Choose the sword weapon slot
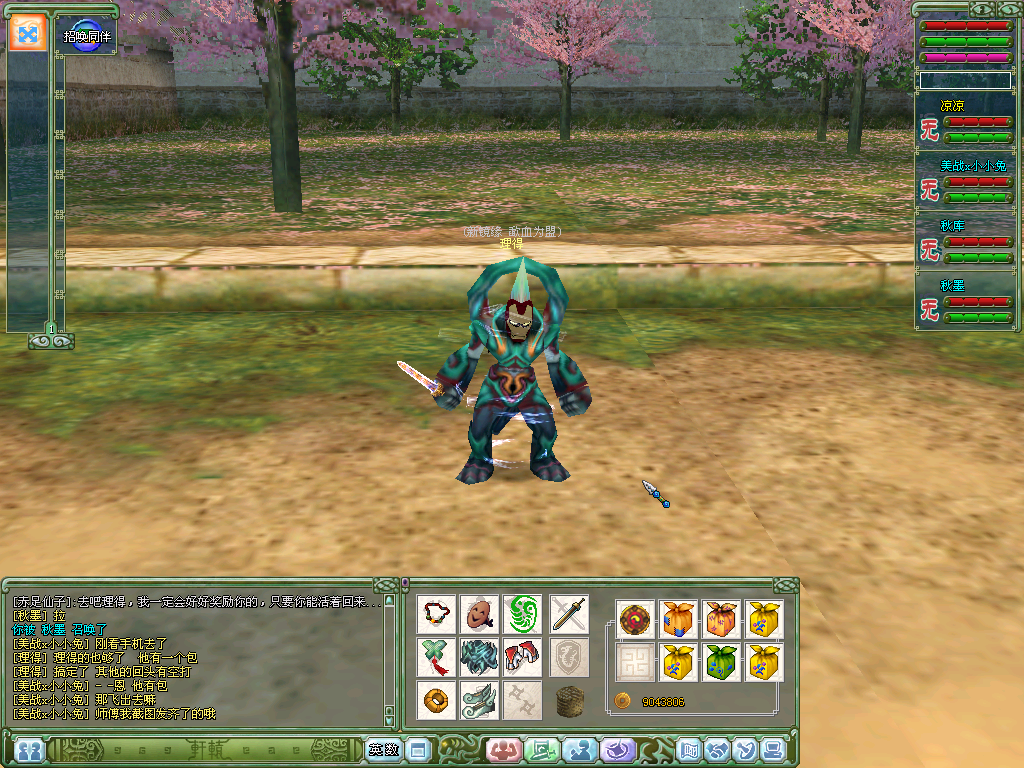The width and height of the screenshot is (1024, 768). (569, 613)
